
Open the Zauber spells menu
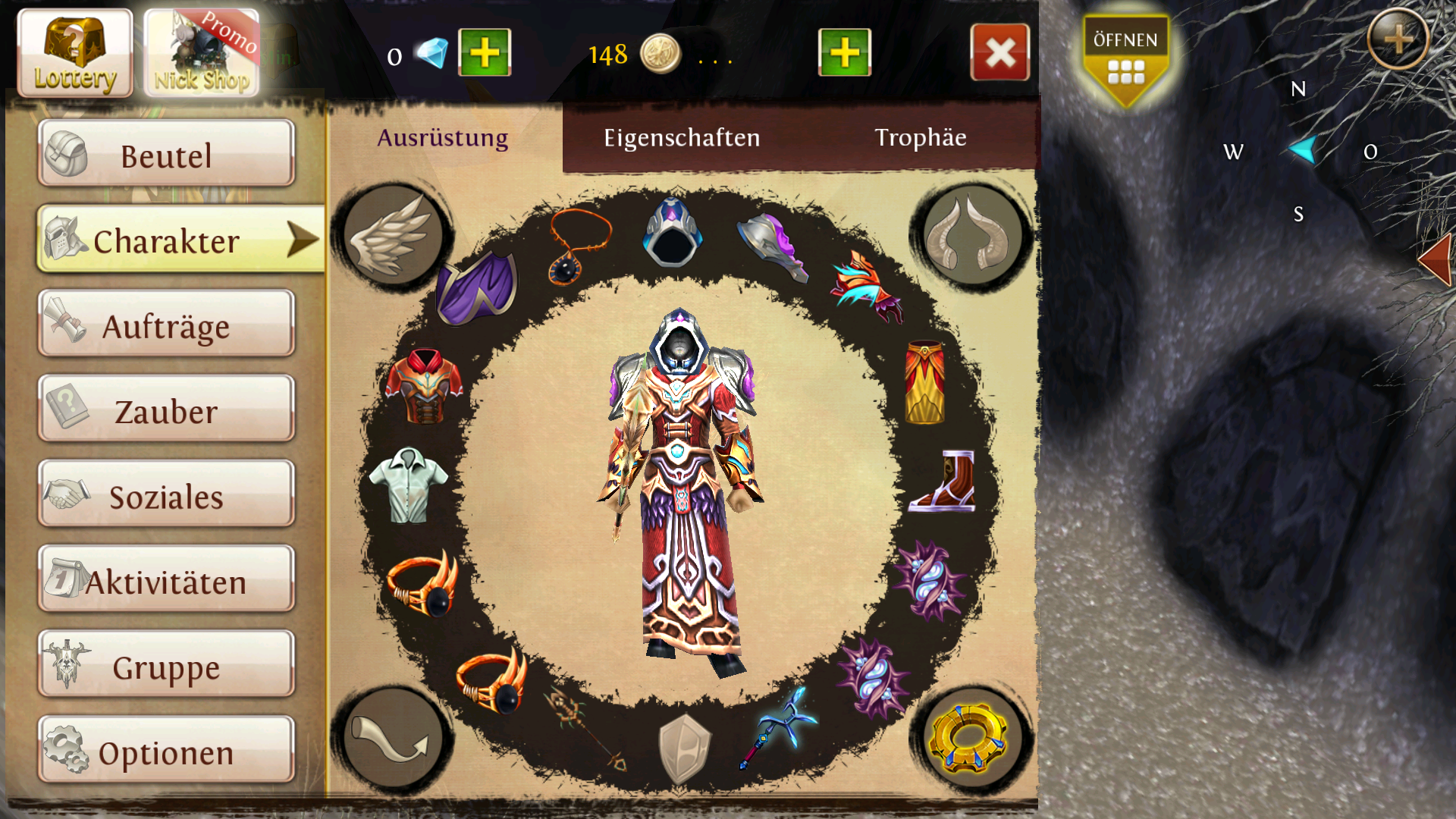coord(166,409)
